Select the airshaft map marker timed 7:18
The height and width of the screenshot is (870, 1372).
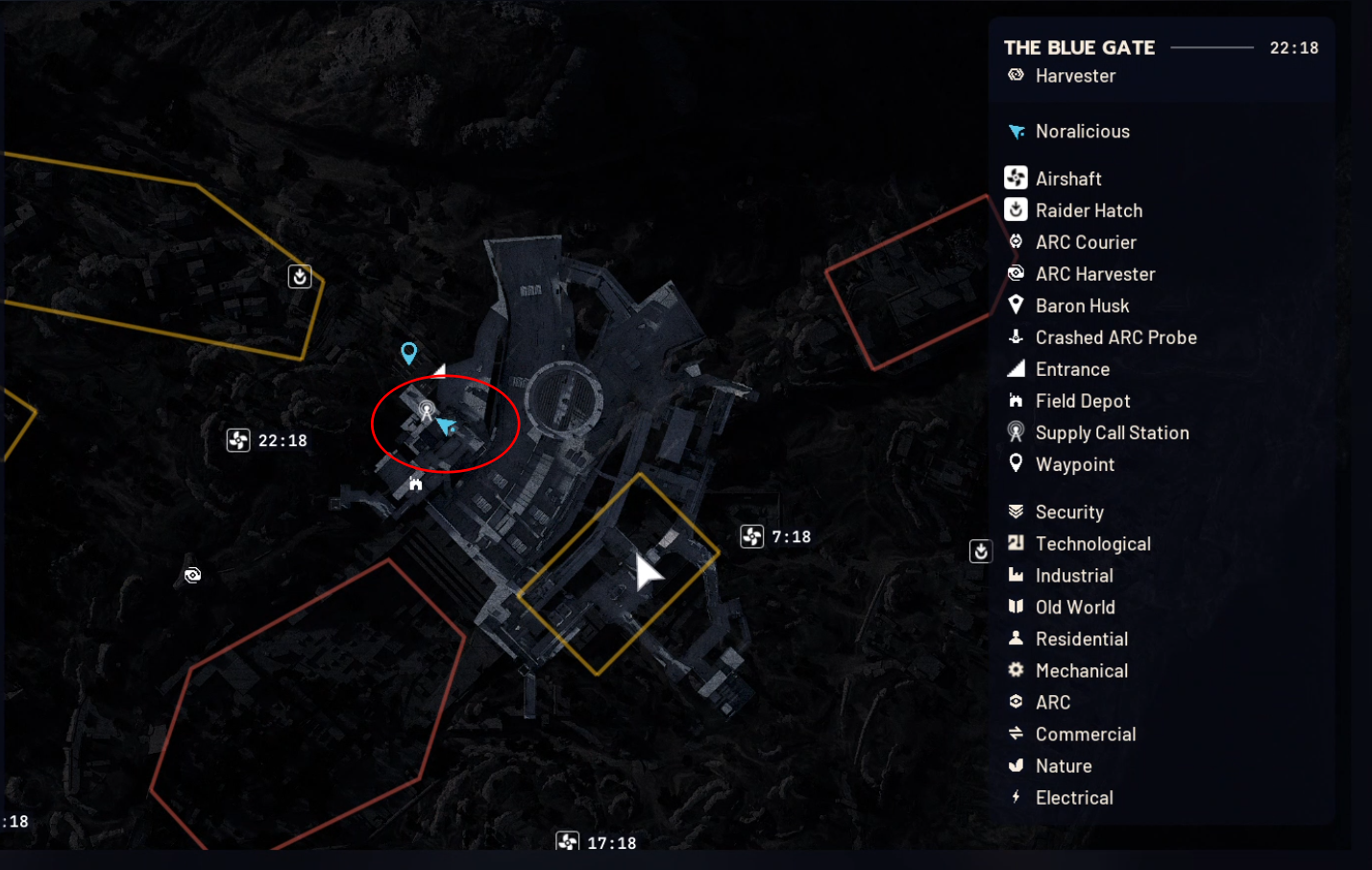point(752,536)
